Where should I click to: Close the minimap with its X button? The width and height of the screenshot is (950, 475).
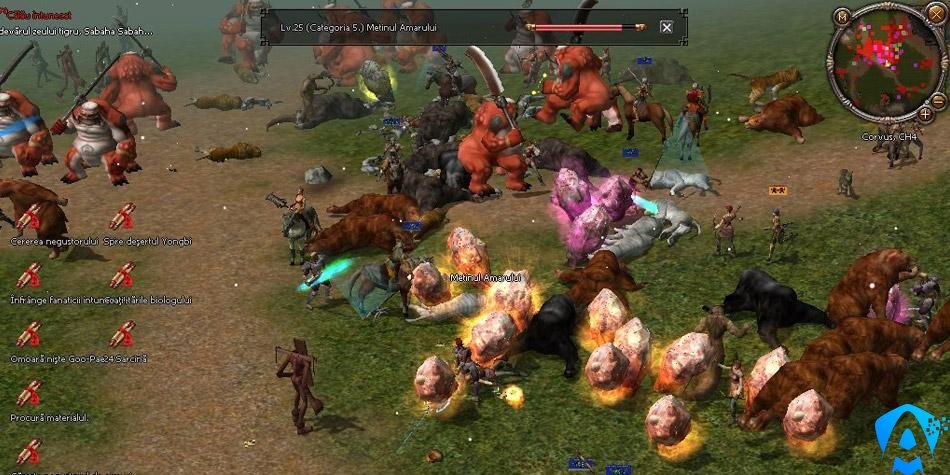click(x=935, y=16)
